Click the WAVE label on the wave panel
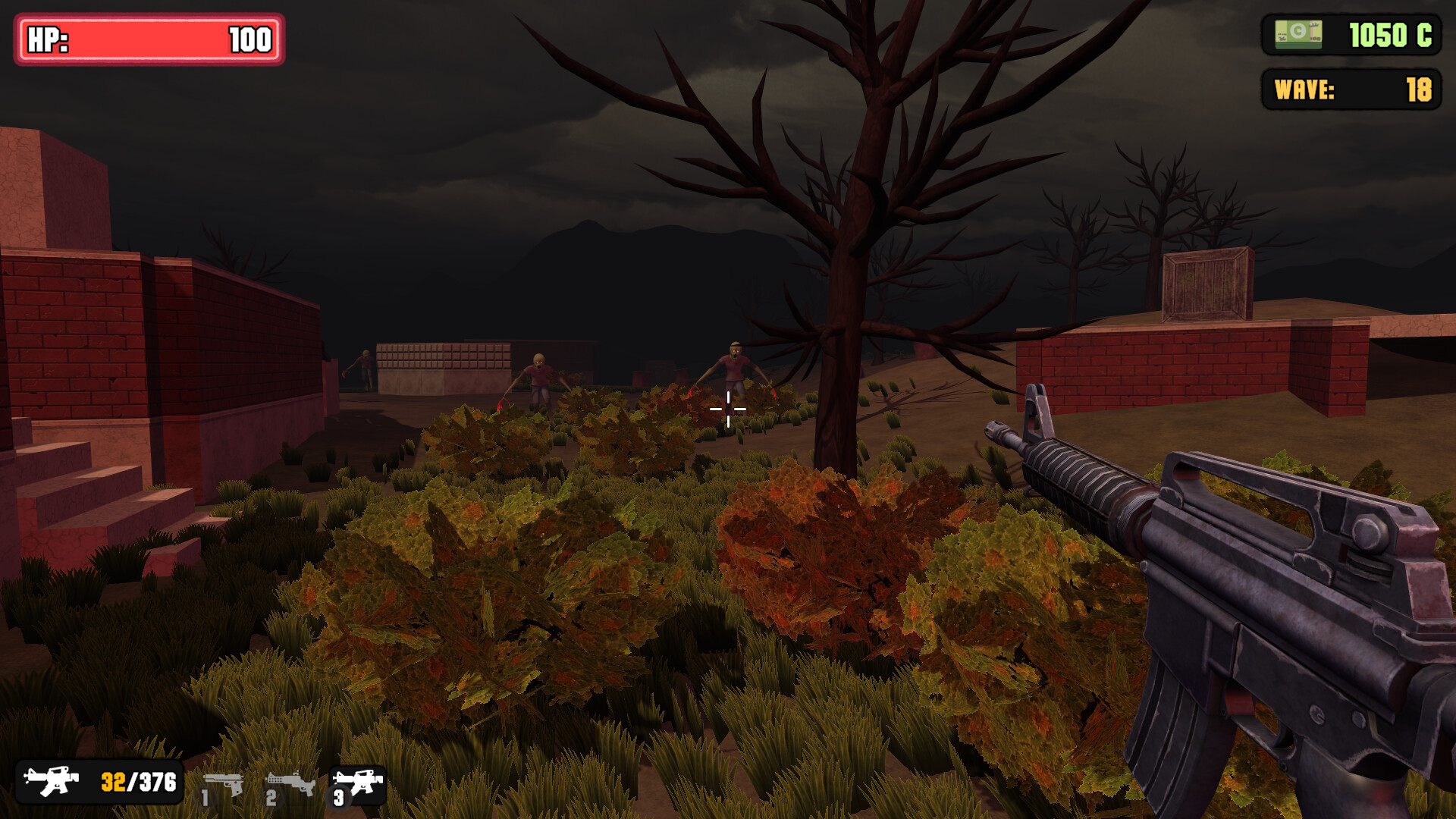Viewport: 1456px width, 819px height. coord(1304,89)
